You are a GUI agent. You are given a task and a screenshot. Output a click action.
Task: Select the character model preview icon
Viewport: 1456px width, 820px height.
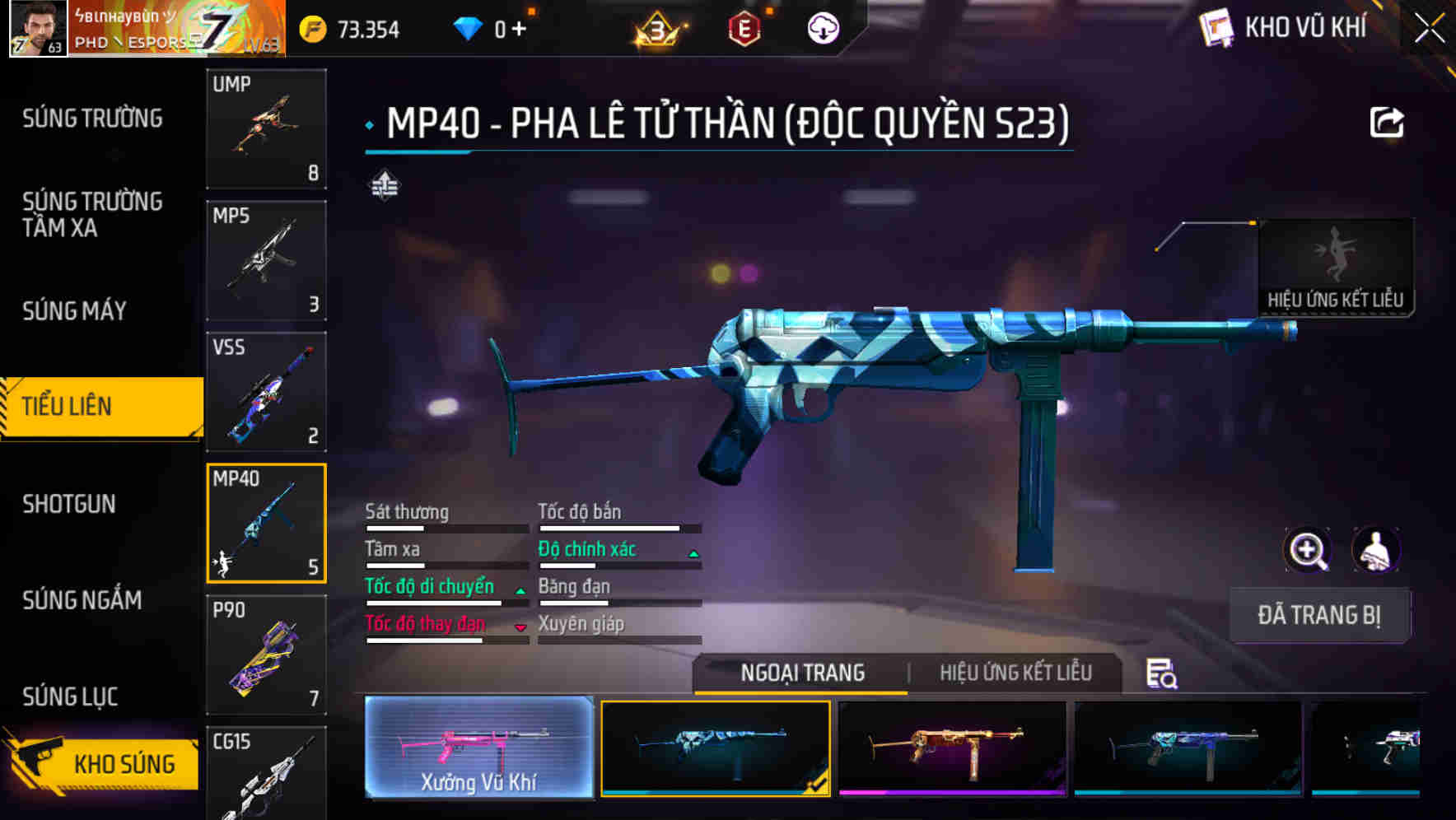[1374, 550]
